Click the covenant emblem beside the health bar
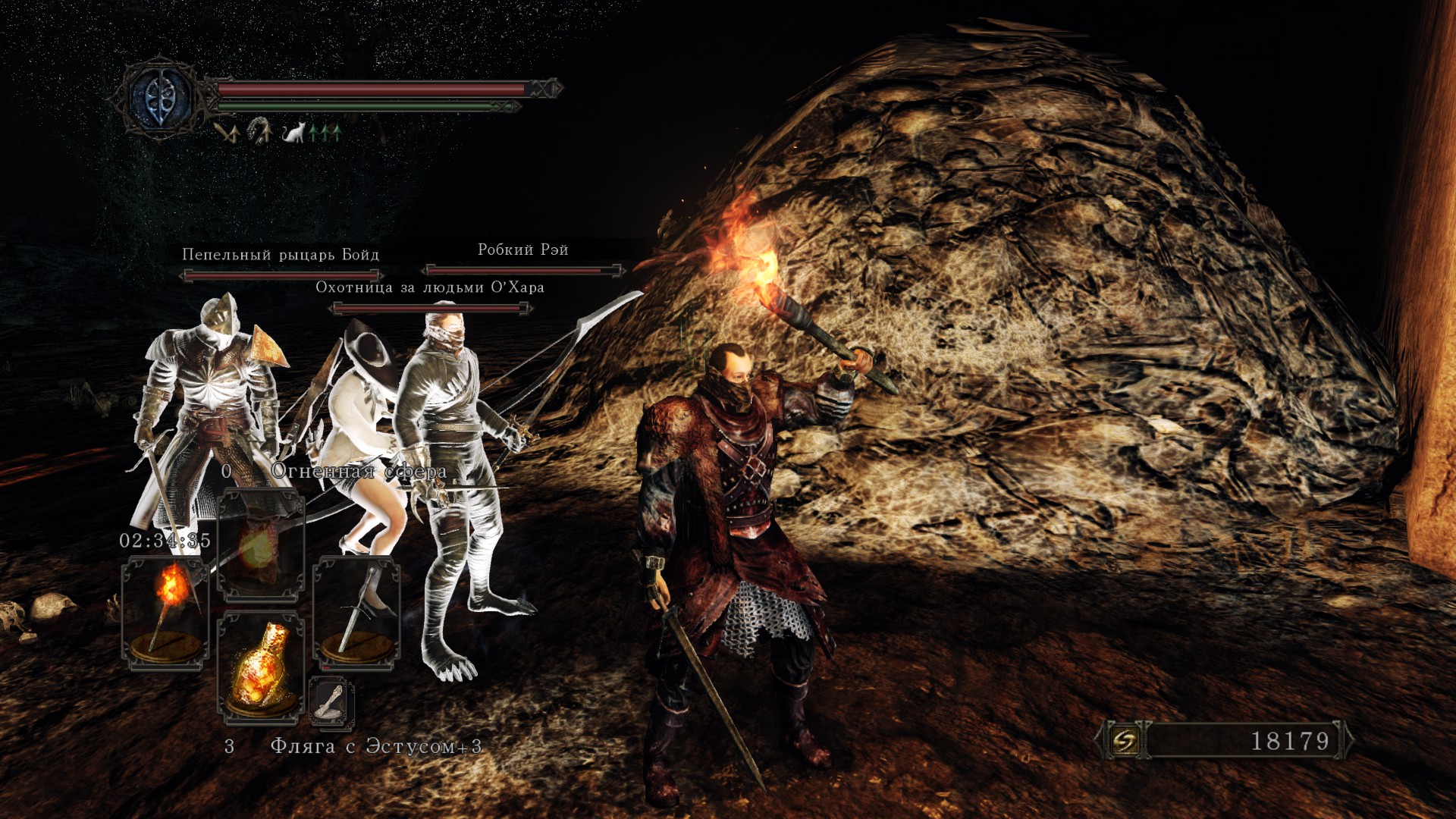 pyautogui.click(x=160, y=98)
